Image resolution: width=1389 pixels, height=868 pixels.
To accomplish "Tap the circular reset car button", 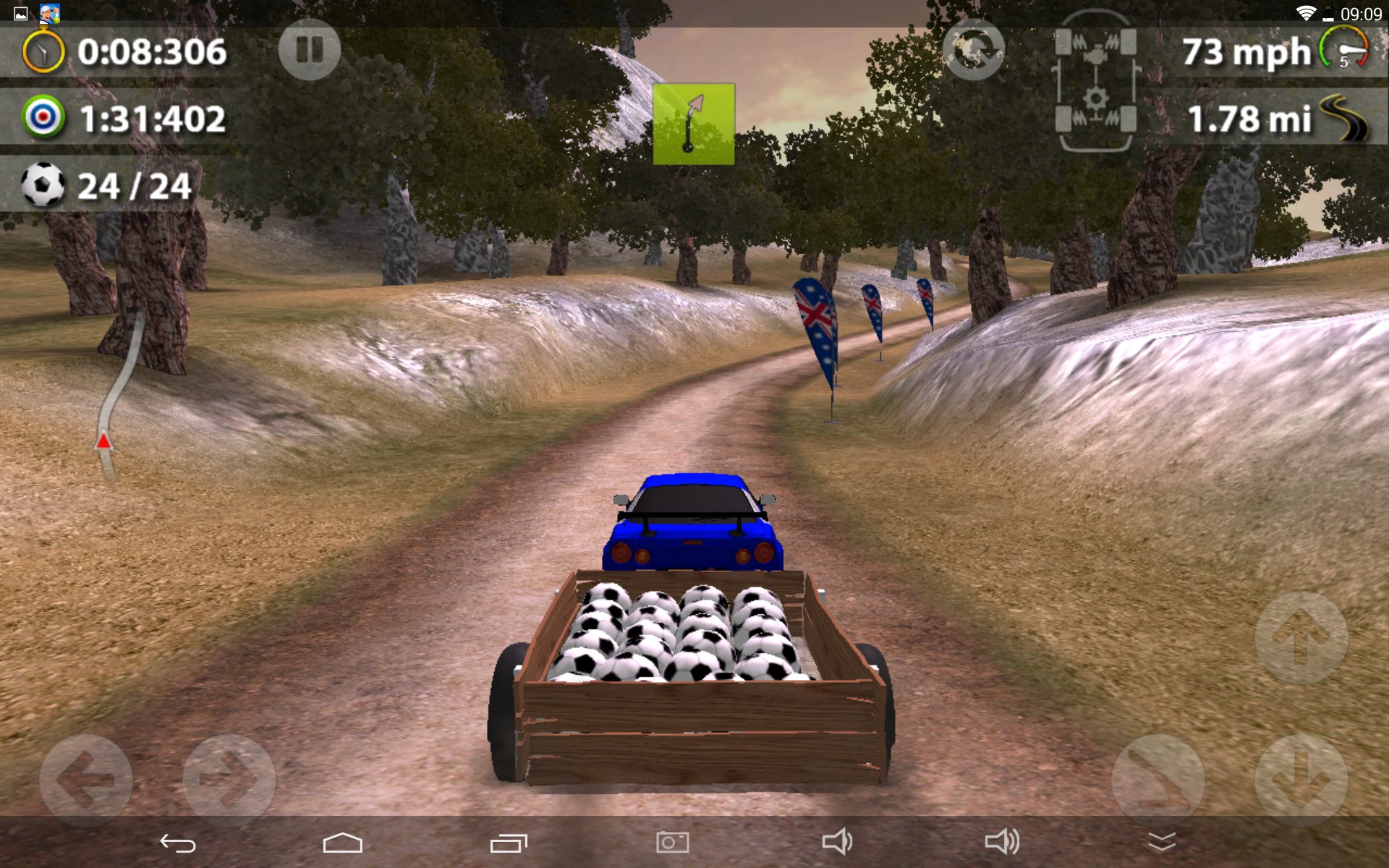I will pyautogui.click(x=973, y=50).
